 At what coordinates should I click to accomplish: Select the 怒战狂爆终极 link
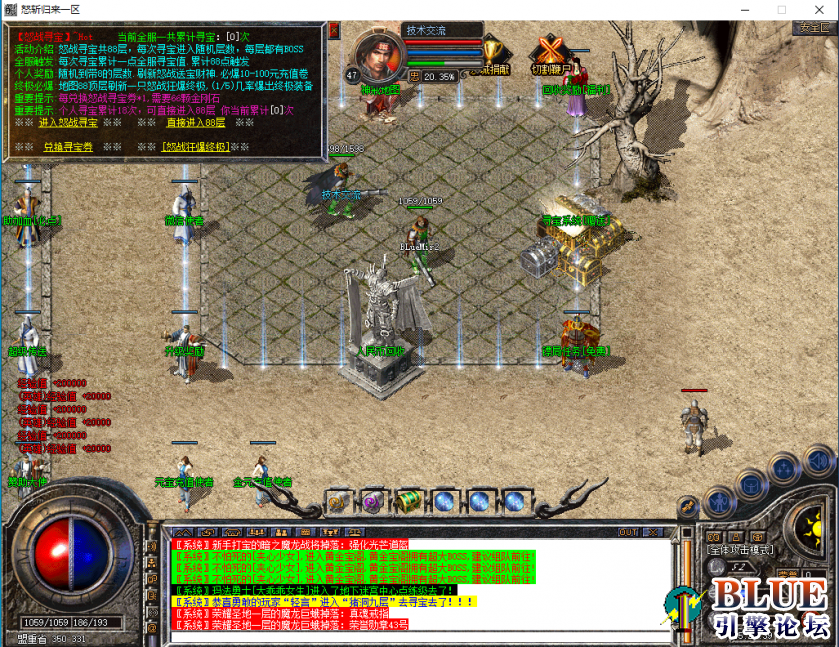point(195,147)
